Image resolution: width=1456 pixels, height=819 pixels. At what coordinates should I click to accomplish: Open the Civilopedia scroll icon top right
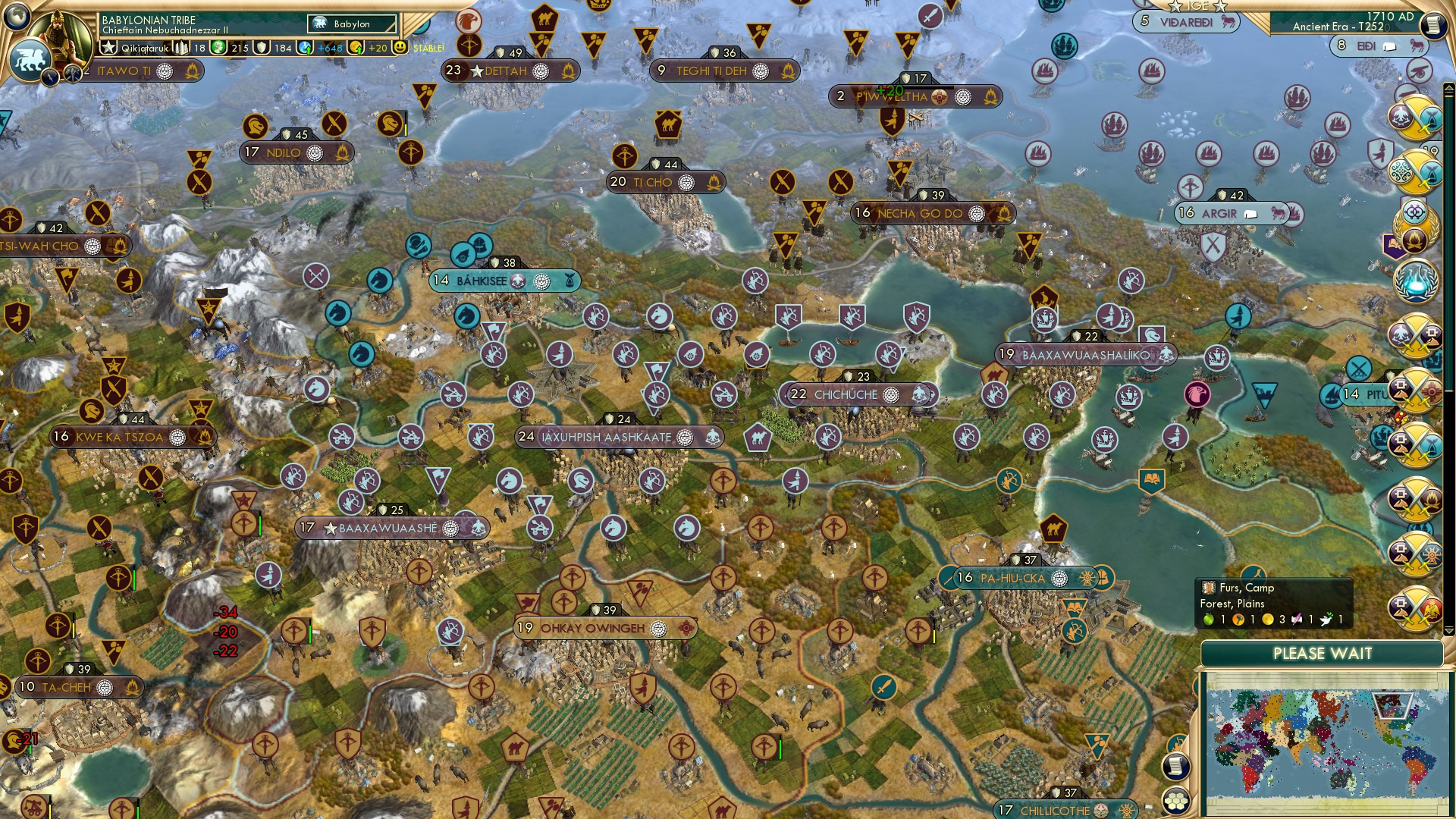click(1434, 24)
